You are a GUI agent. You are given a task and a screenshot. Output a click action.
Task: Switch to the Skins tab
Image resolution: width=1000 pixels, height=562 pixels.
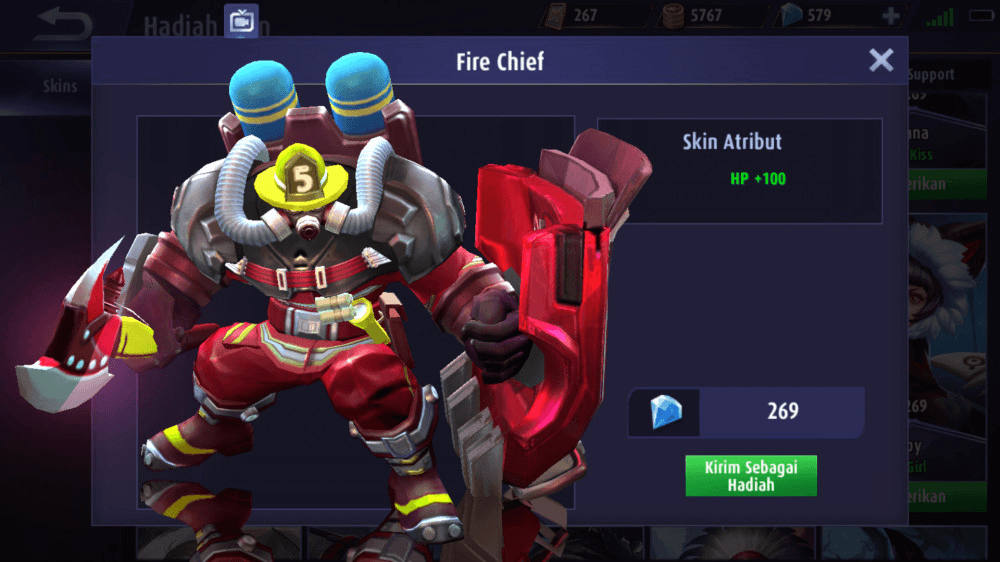point(60,86)
